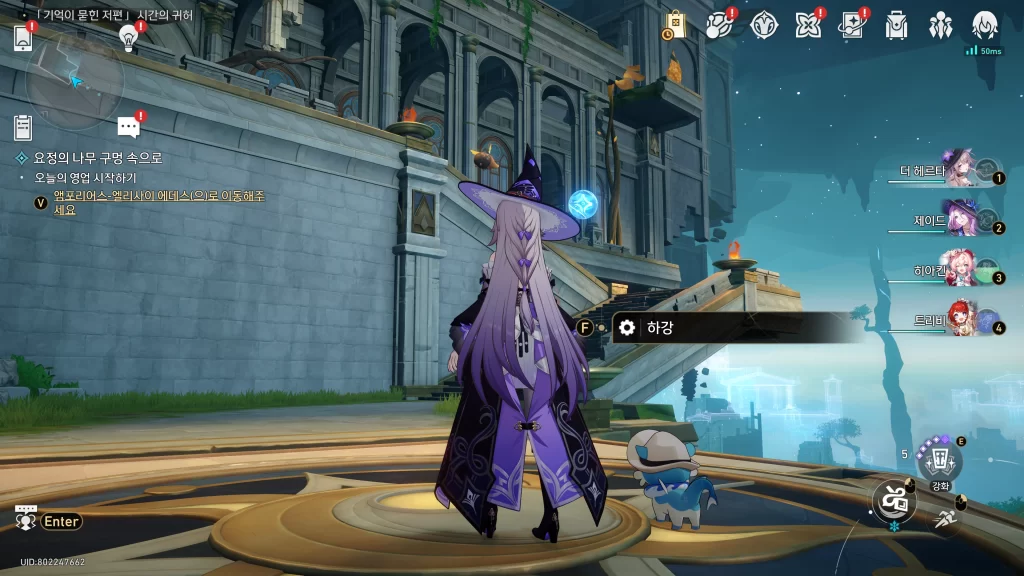Image resolution: width=1024 pixels, height=576 pixels.
Task: Open the chat speech bubble icon
Action: tap(128, 127)
